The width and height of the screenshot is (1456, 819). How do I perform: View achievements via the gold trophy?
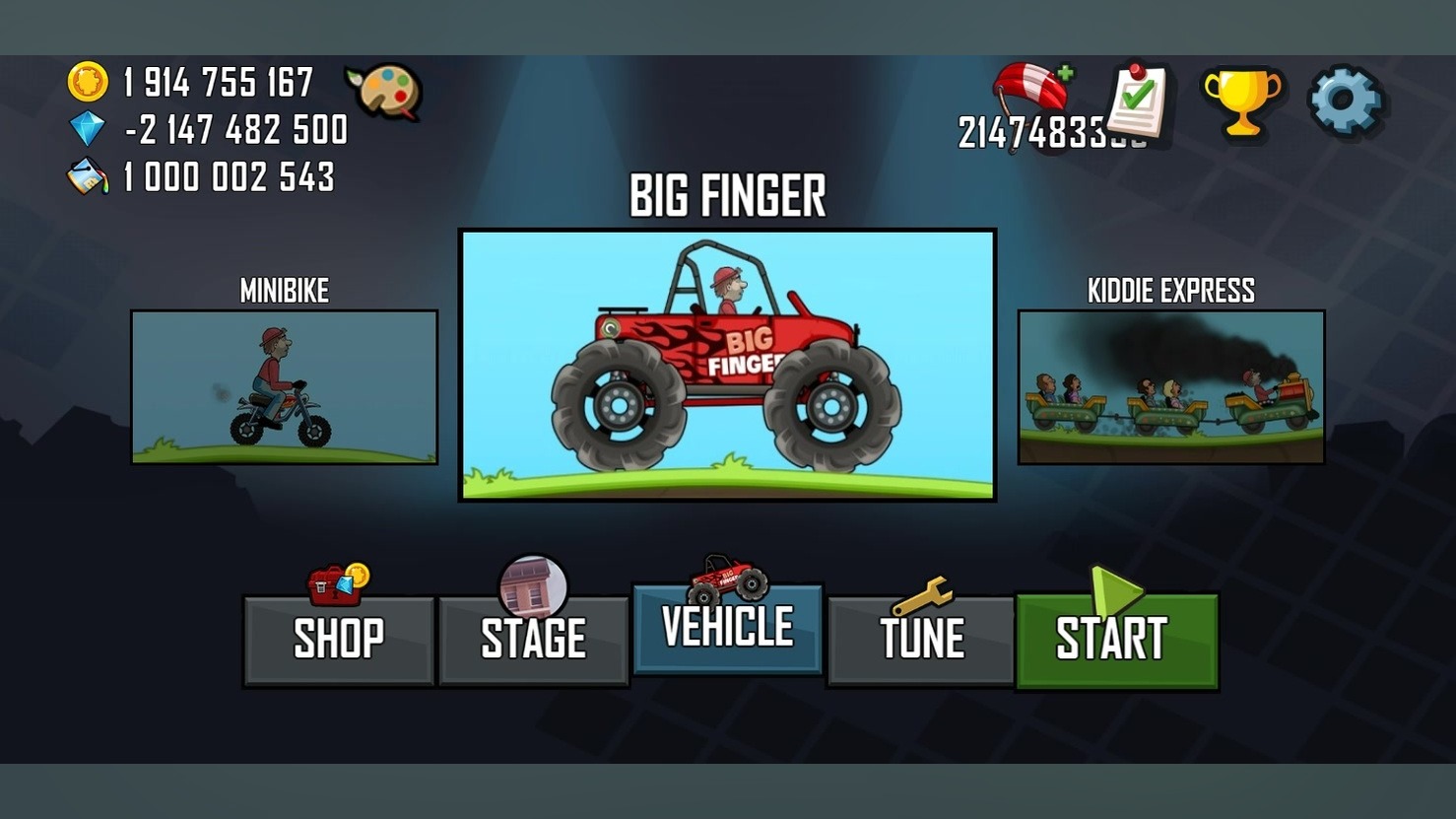pos(1241,100)
